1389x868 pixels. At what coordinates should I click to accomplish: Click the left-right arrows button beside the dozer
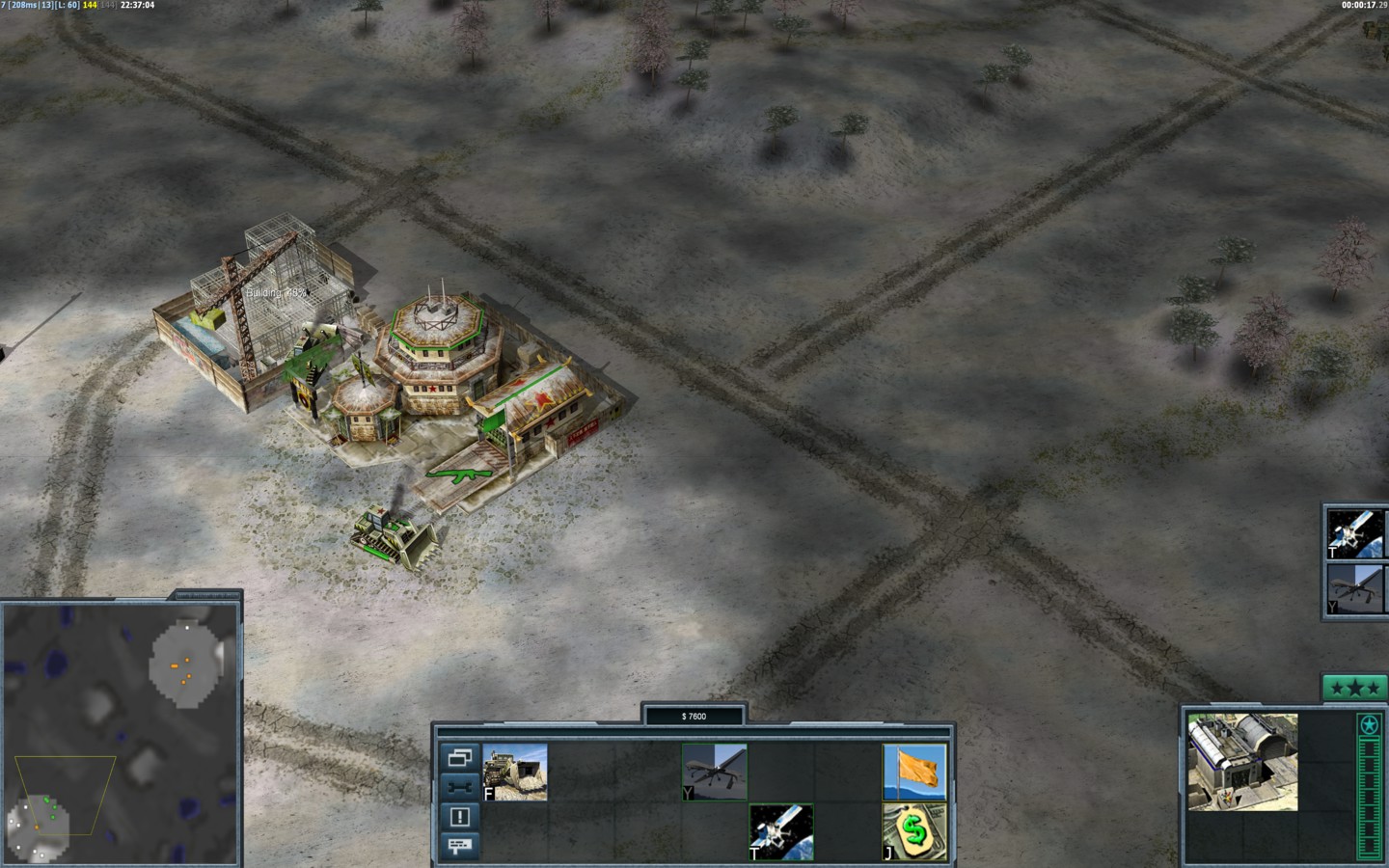(x=459, y=787)
